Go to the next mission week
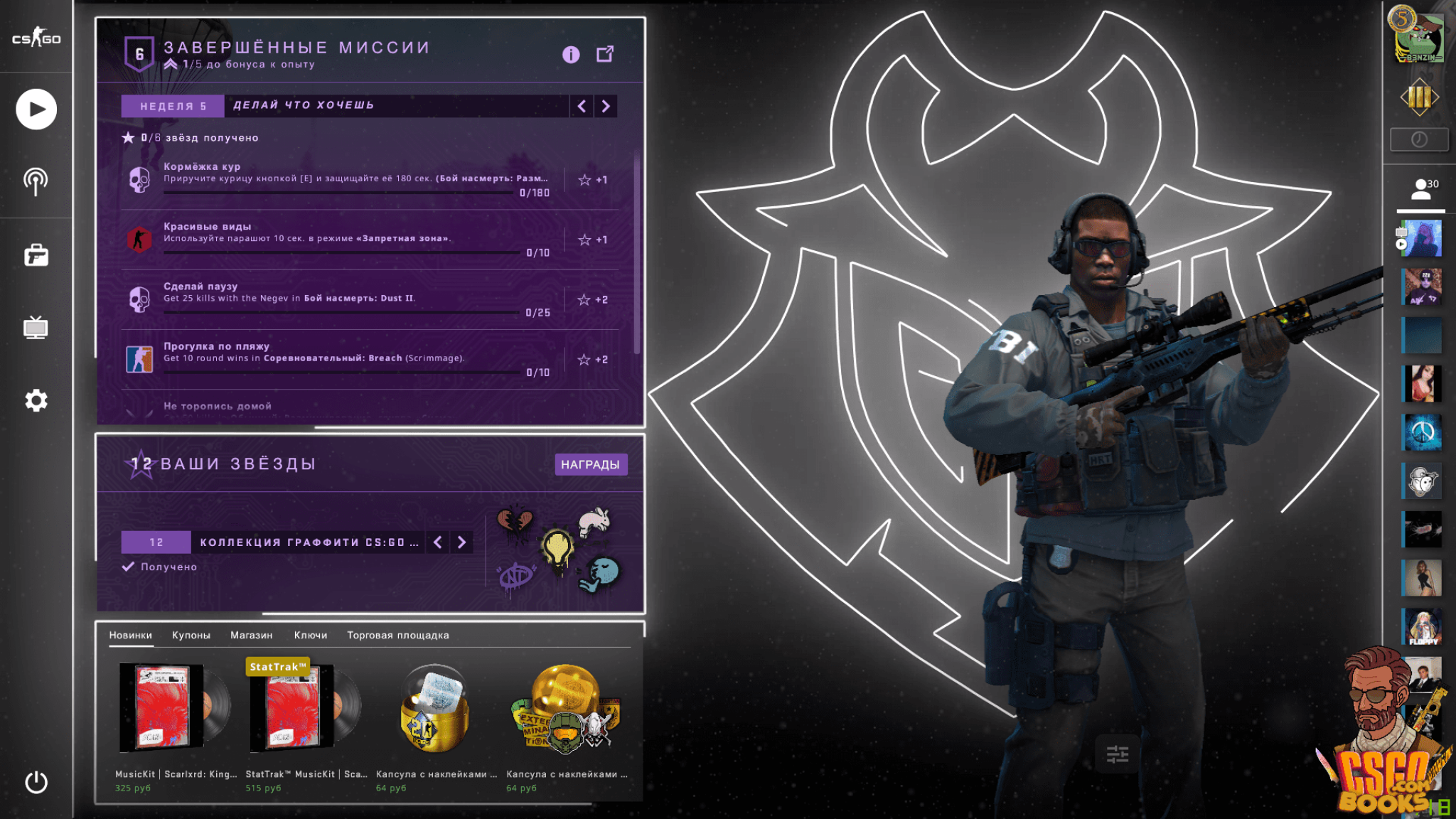Viewport: 1456px width, 819px height. tap(606, 106)
